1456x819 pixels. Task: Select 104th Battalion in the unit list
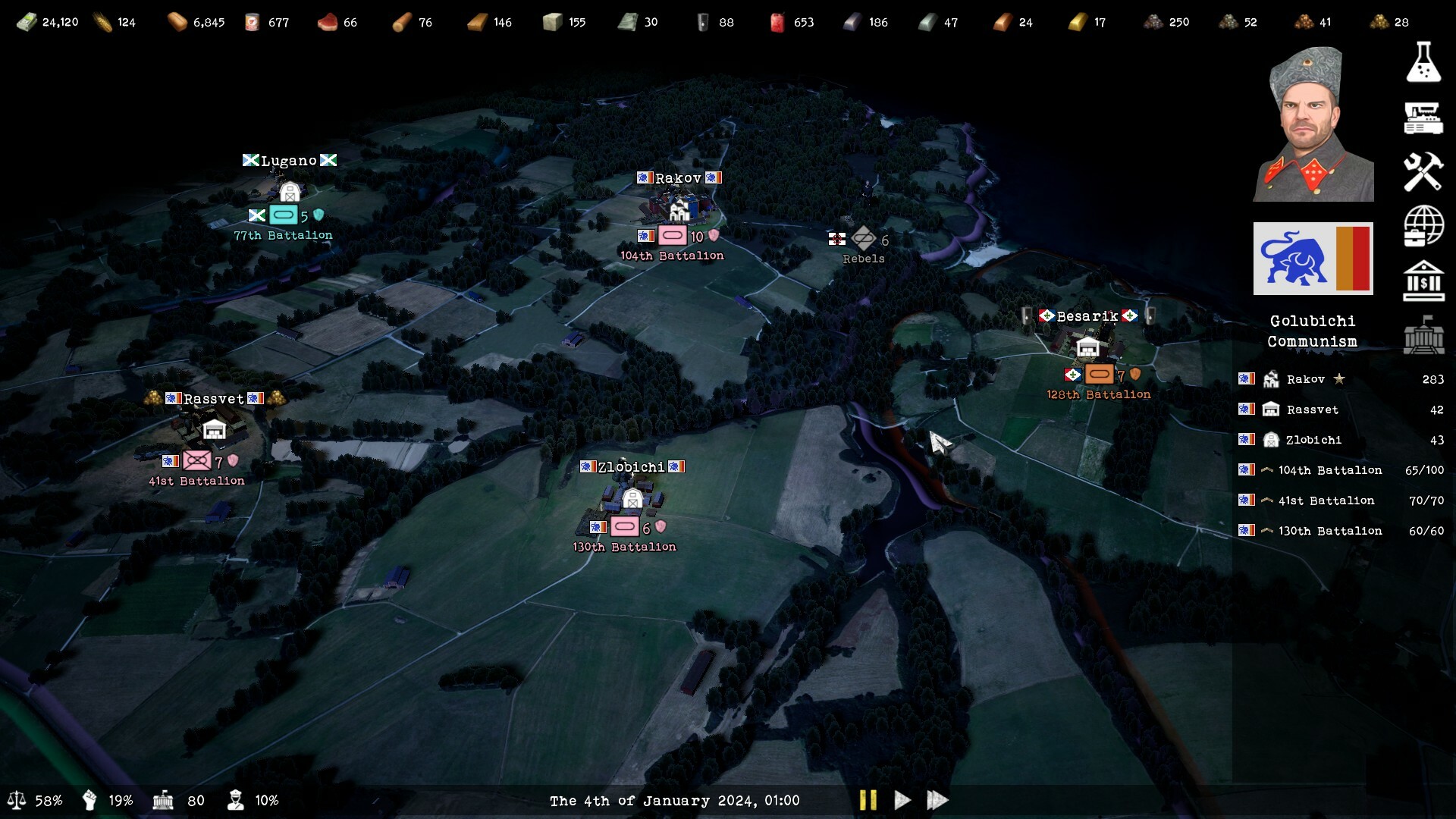coord(1329,470)
